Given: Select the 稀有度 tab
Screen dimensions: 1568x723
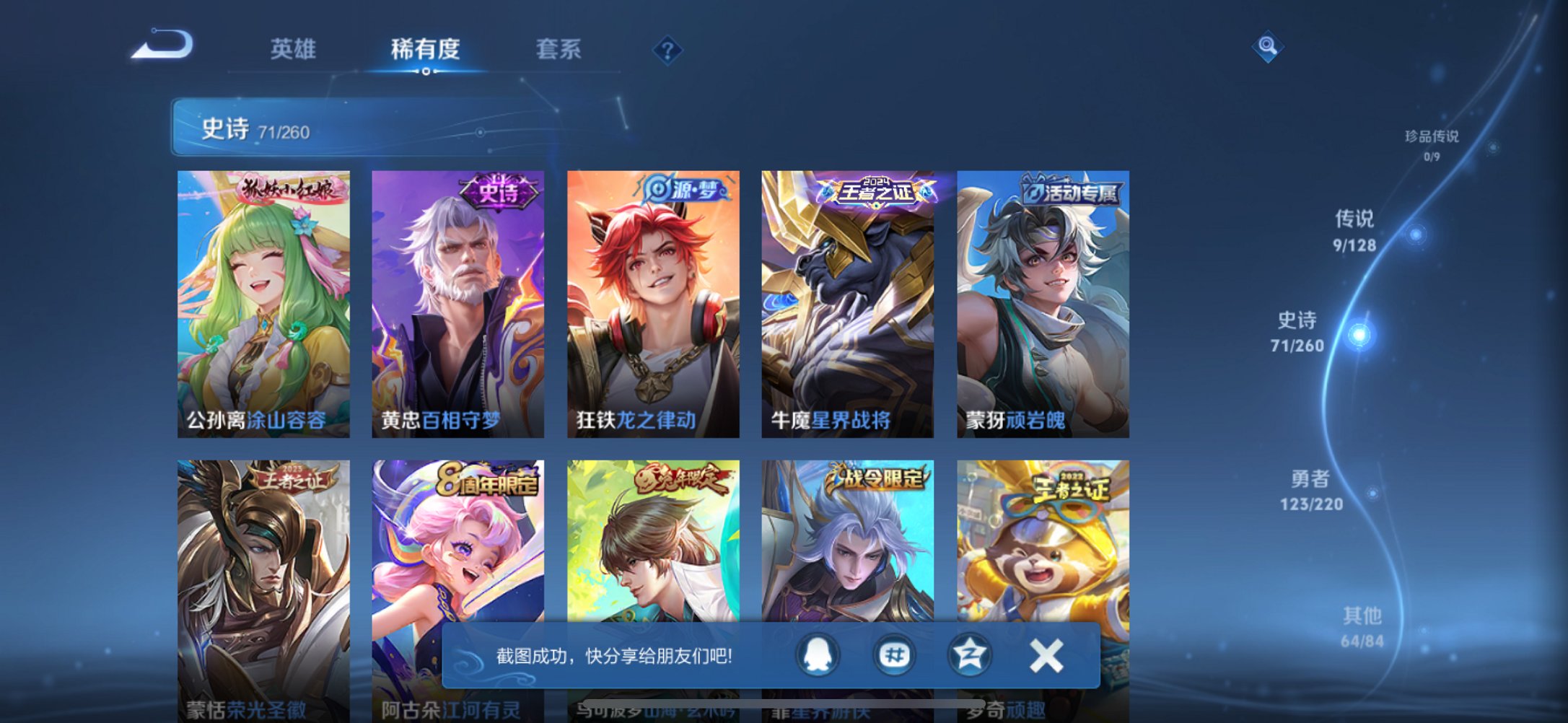Looking at the screenshot, I should 426,48.
